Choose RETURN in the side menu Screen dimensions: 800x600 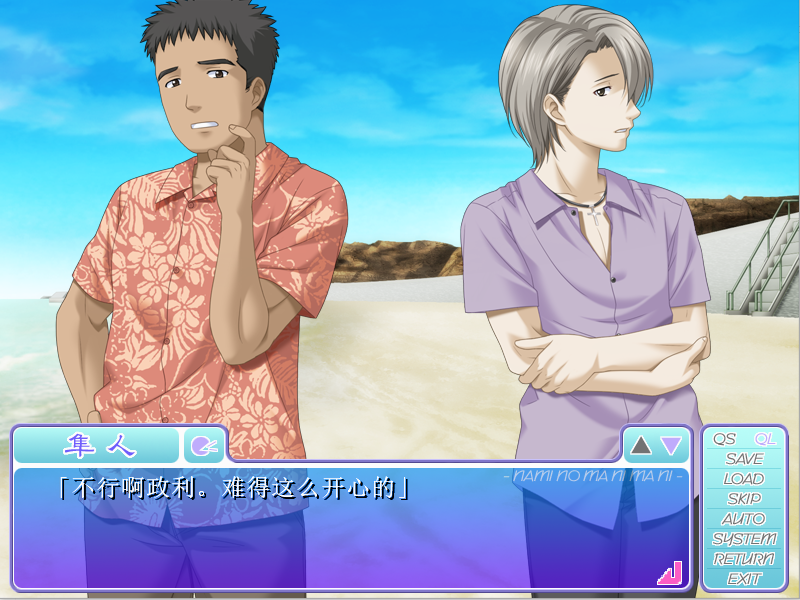point(744,559)
